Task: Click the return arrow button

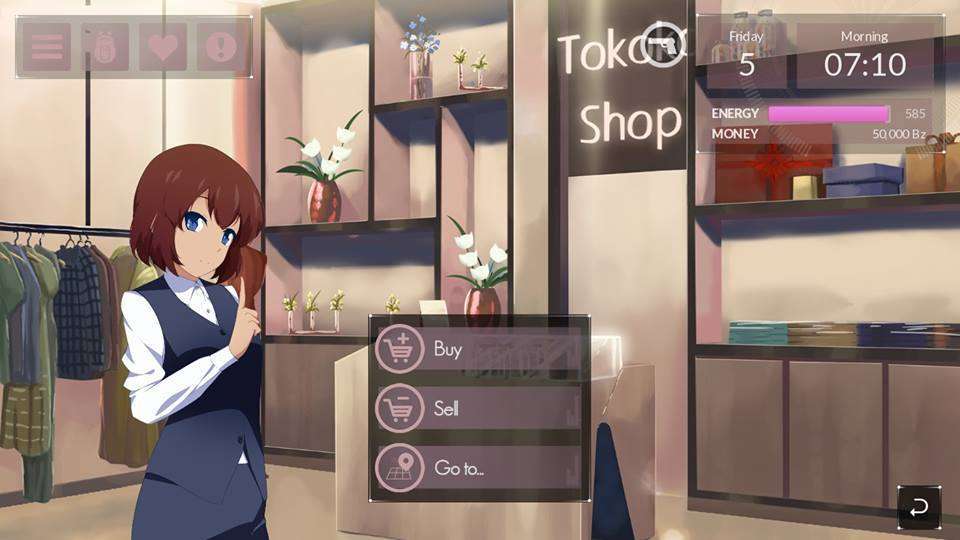Action: click(918, 506)
